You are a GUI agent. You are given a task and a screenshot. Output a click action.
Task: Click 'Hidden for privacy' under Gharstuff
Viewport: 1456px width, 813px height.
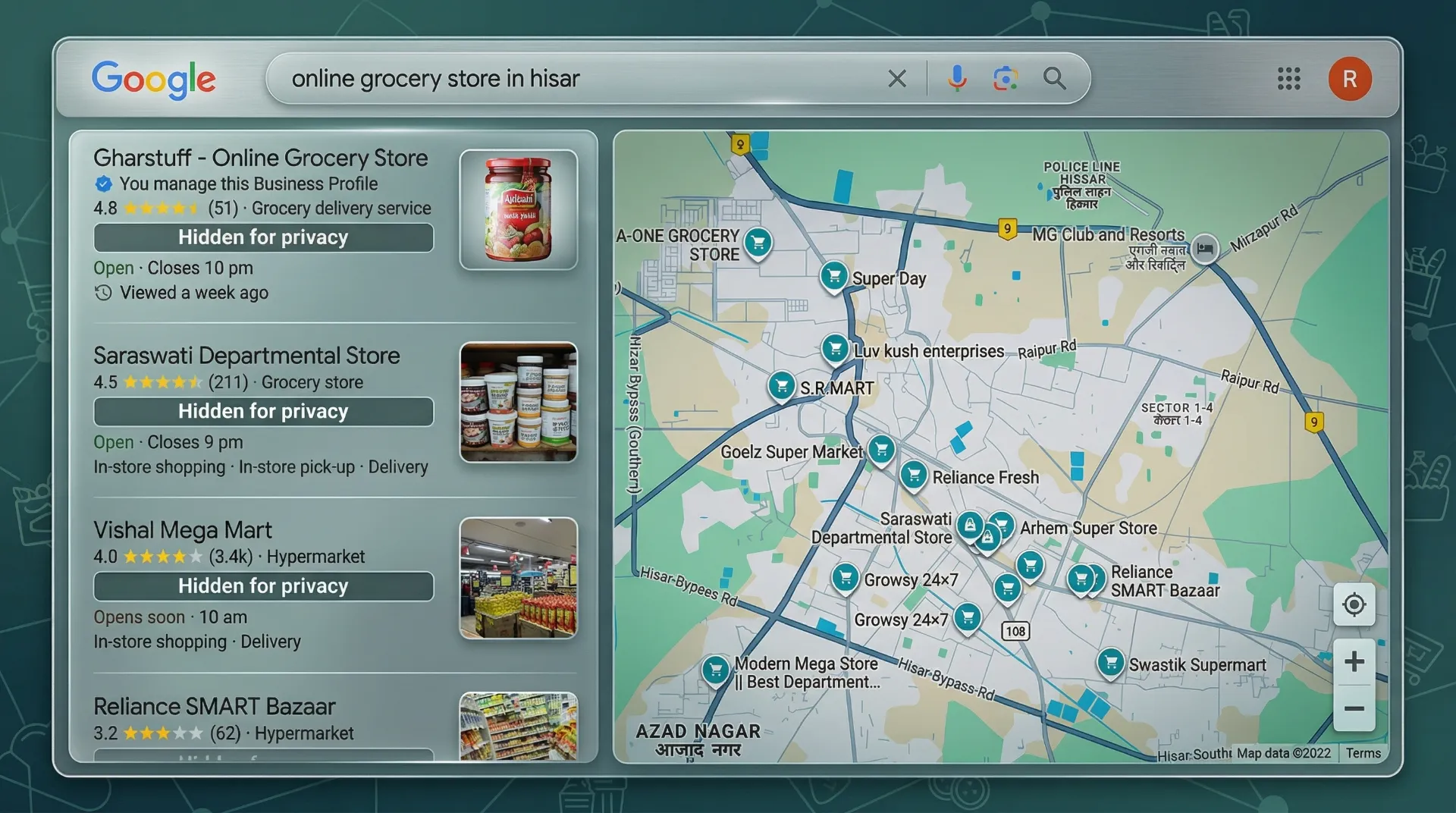tap(262, 237)
